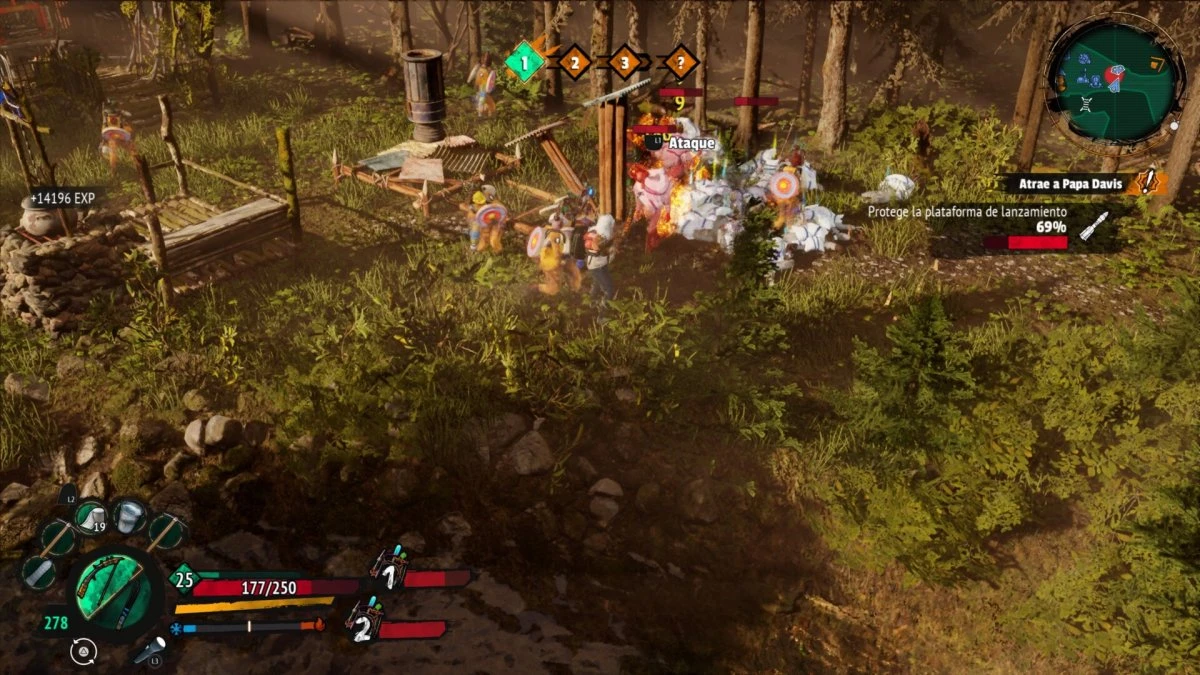The image size is (1200, 675).
Task: Select squad member 1 portrait
Action: click(x=388, y=572)
